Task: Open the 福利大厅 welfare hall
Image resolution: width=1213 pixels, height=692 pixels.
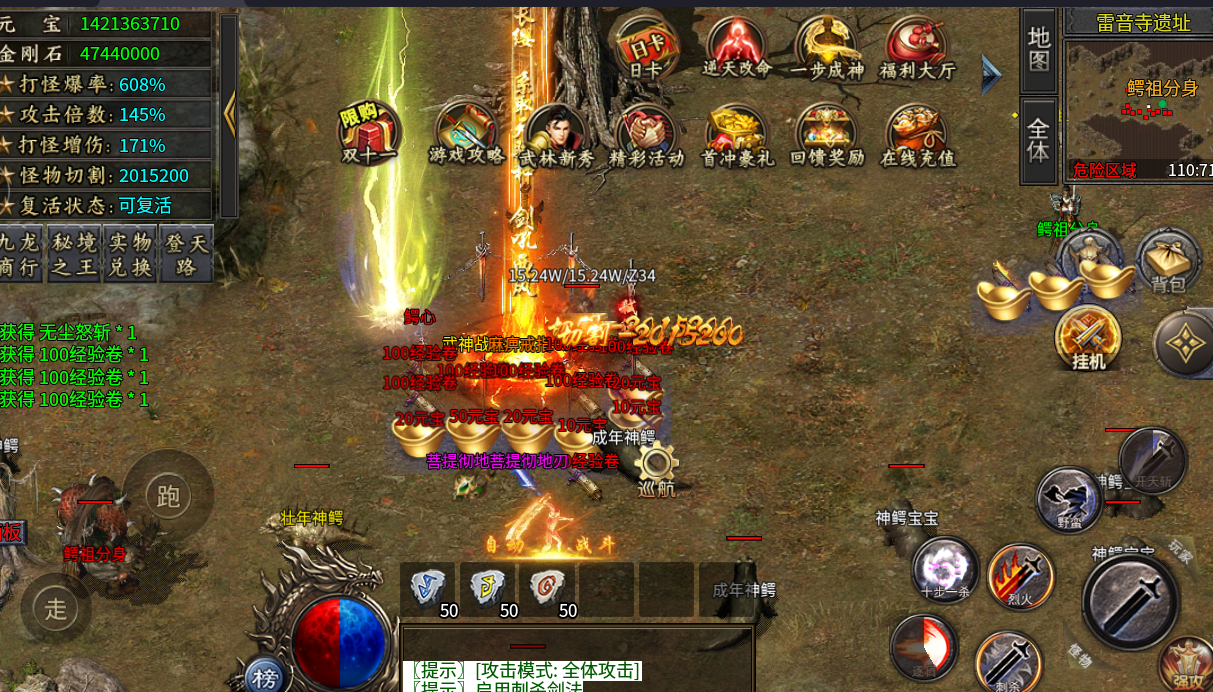Action: tap(915, 48)
